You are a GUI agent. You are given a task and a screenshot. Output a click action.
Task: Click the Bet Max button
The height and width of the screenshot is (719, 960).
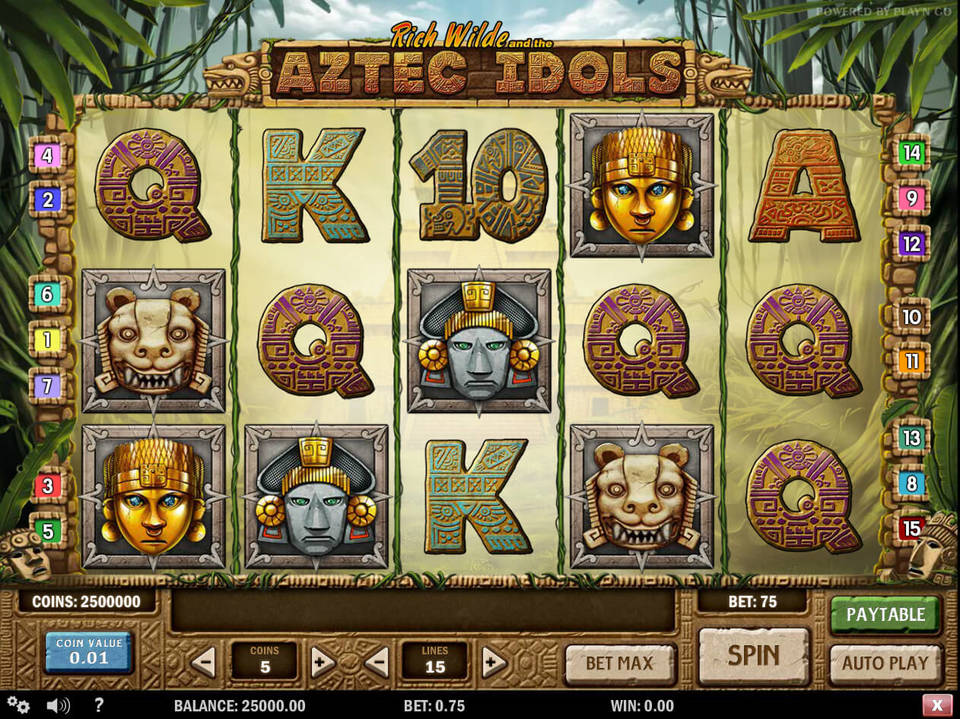(620, 662)
